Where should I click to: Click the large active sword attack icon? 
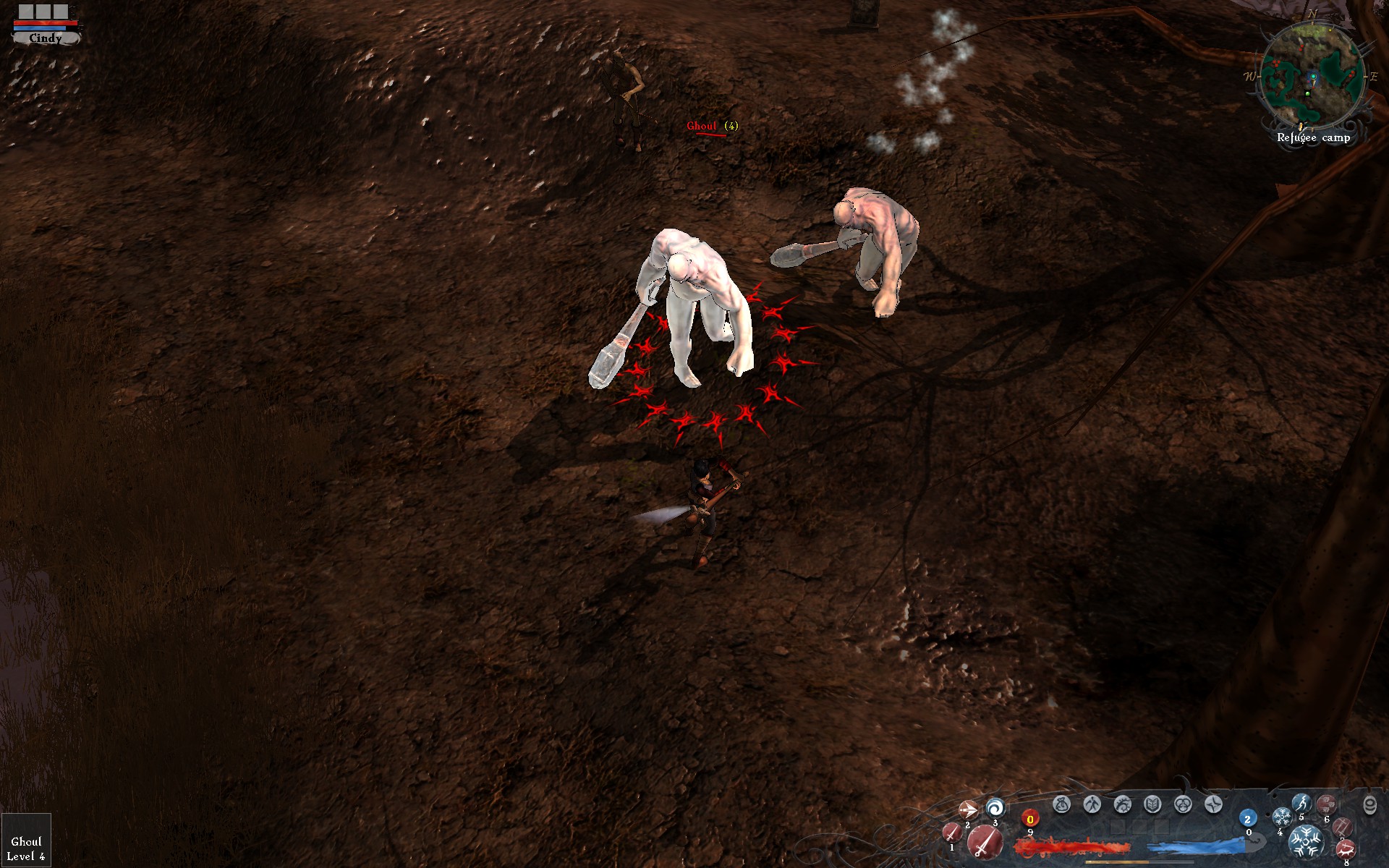[985, 842]
